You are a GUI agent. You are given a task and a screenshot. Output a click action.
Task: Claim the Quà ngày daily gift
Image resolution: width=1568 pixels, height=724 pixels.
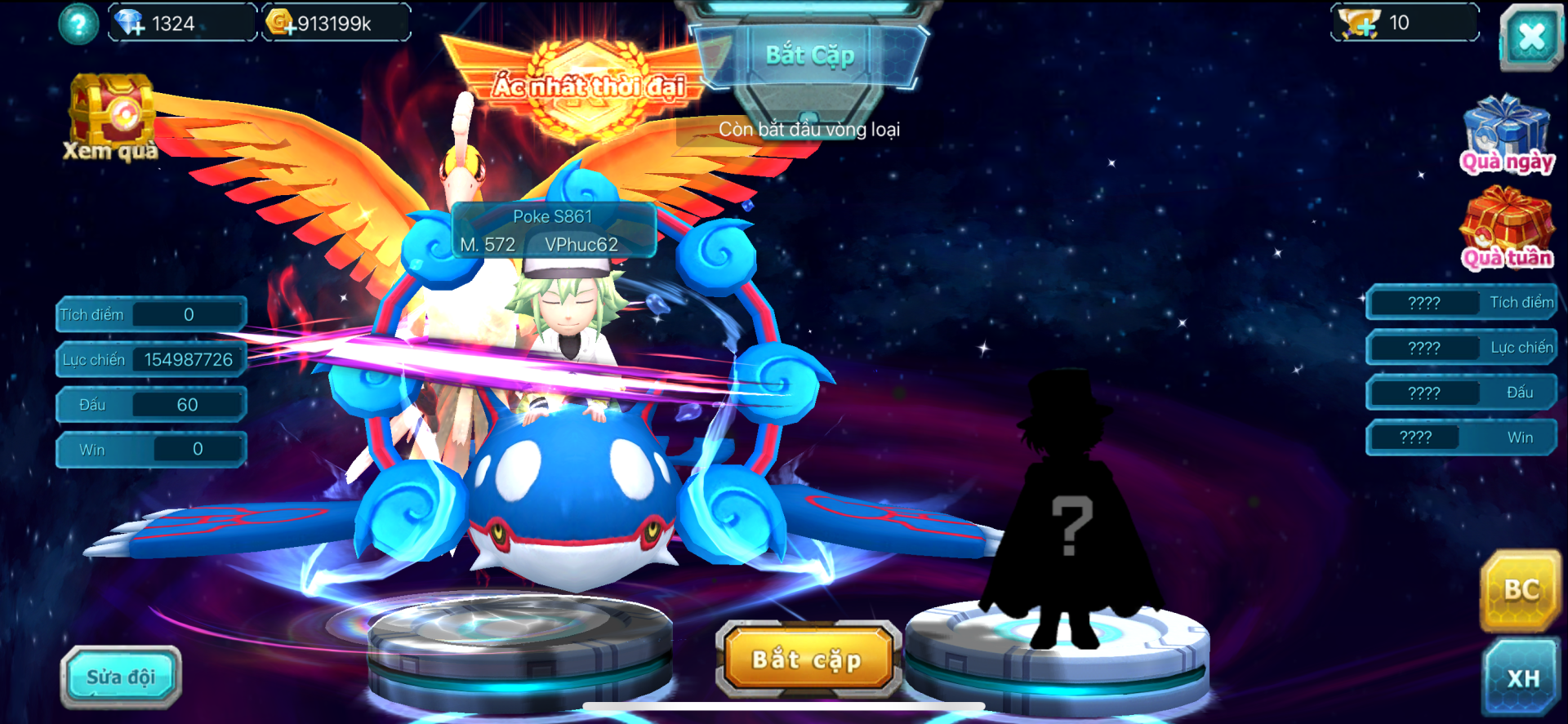click(x=1507, y=135)
